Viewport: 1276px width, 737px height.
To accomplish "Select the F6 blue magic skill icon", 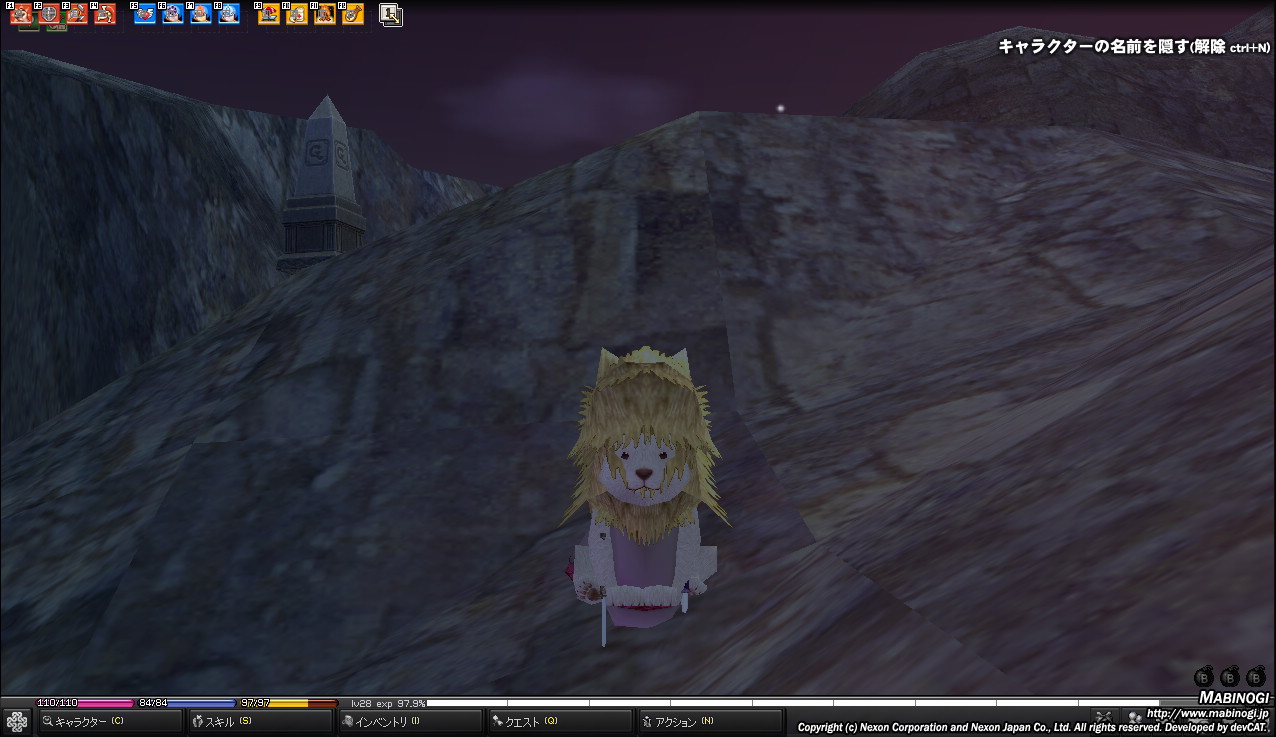I will tap(173, 14).
